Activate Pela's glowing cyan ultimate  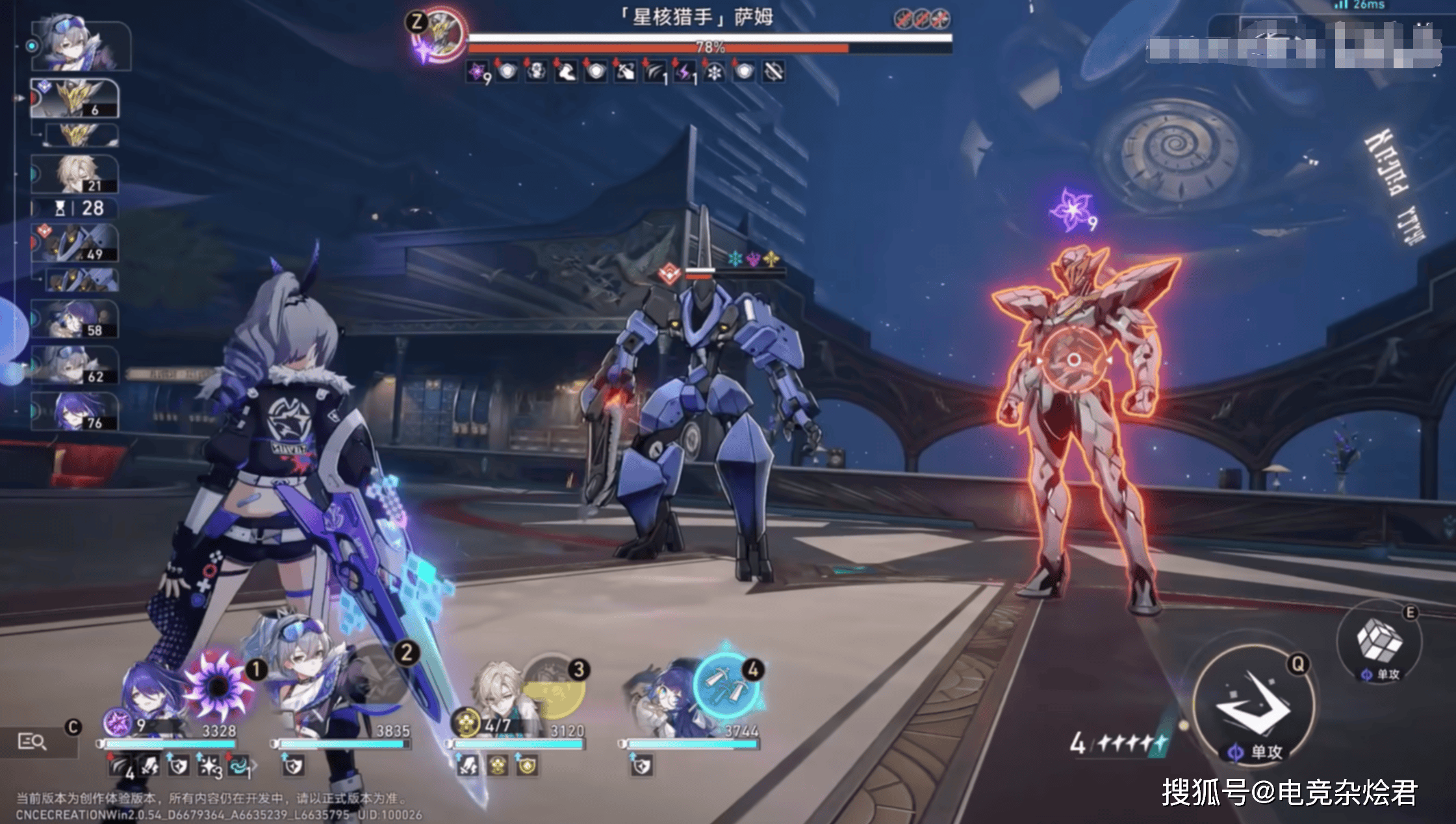(726, 682)
